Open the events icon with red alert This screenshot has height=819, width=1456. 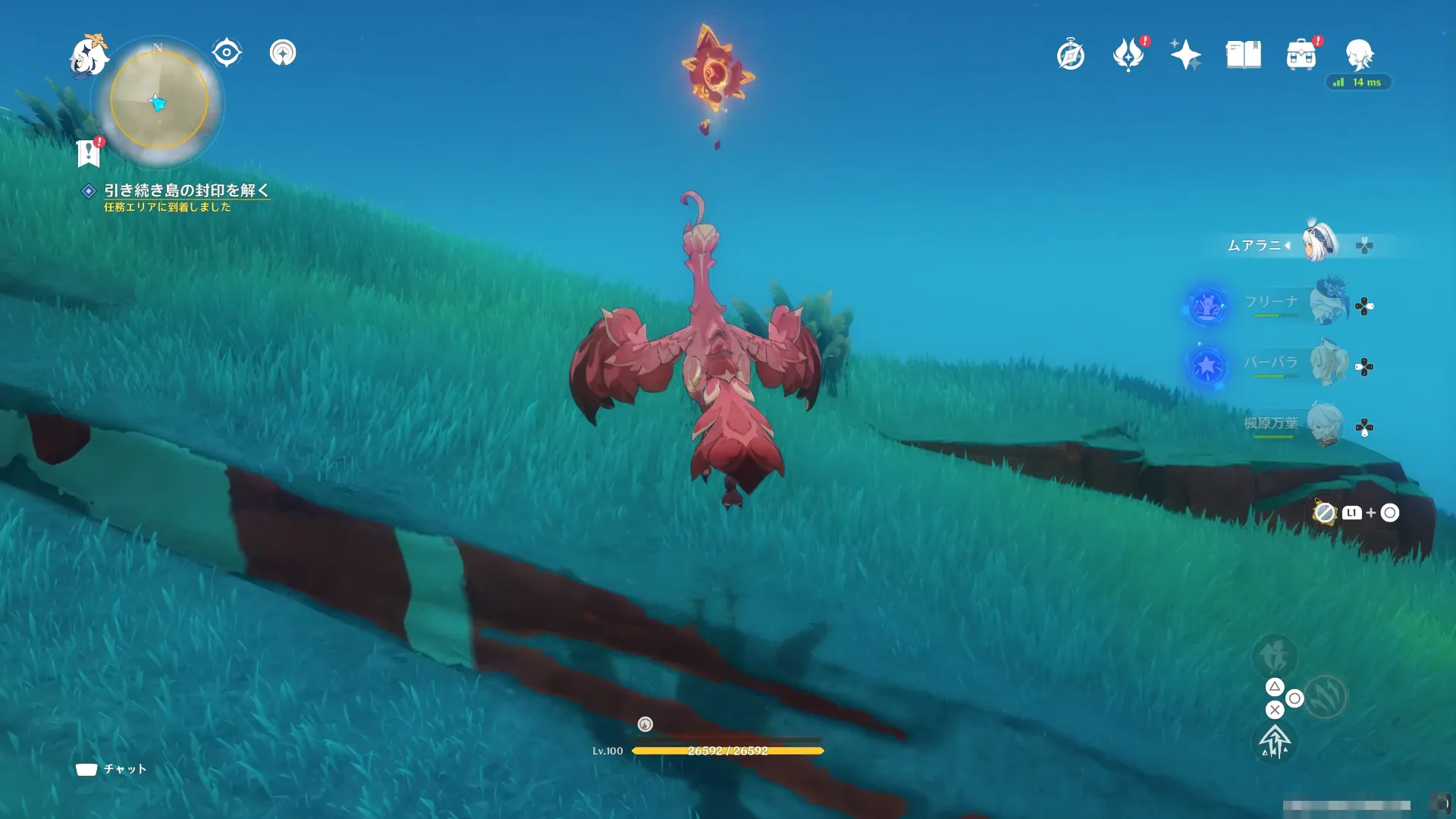point(1128,55)
